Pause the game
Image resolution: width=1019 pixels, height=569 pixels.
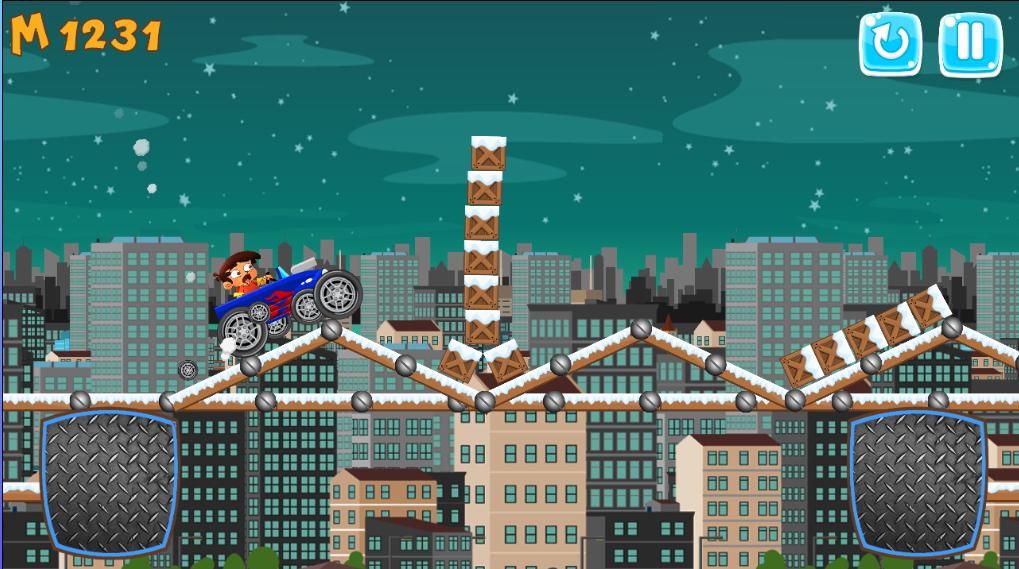point(969,44)
